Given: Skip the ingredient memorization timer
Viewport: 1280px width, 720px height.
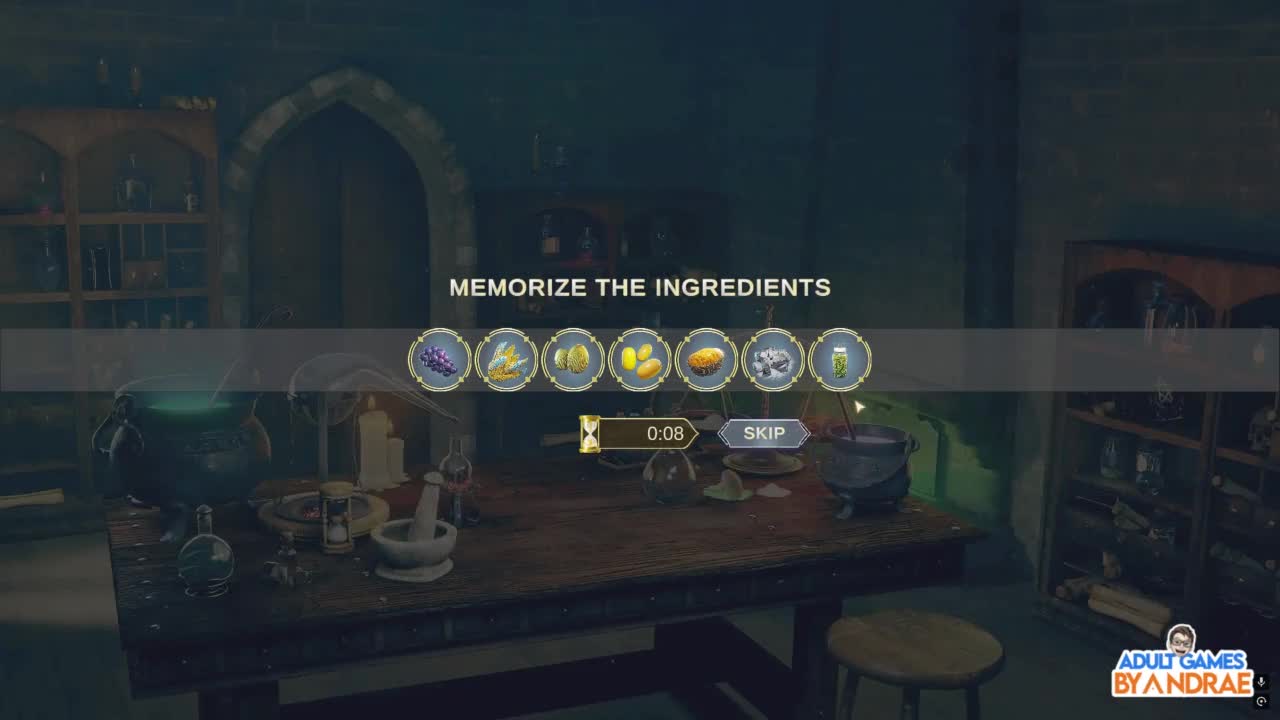Looking at the screenshot, I should [764, 433].
